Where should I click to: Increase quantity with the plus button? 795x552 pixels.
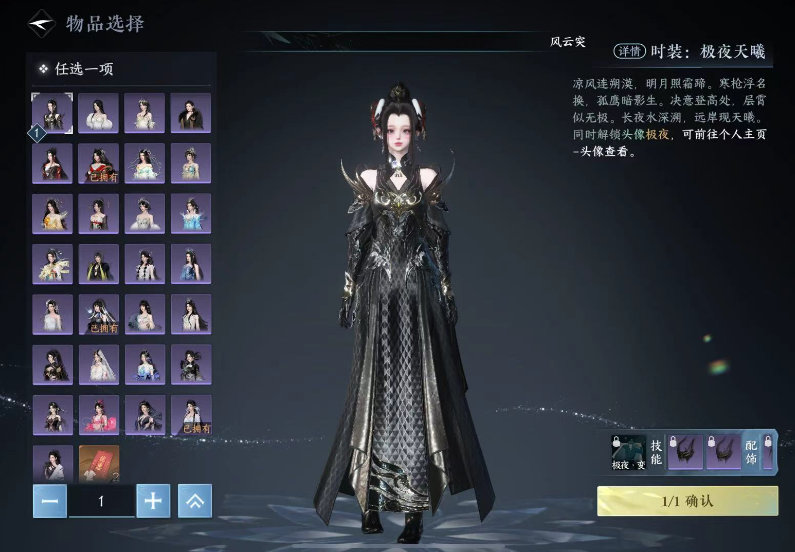click(152, 501)
